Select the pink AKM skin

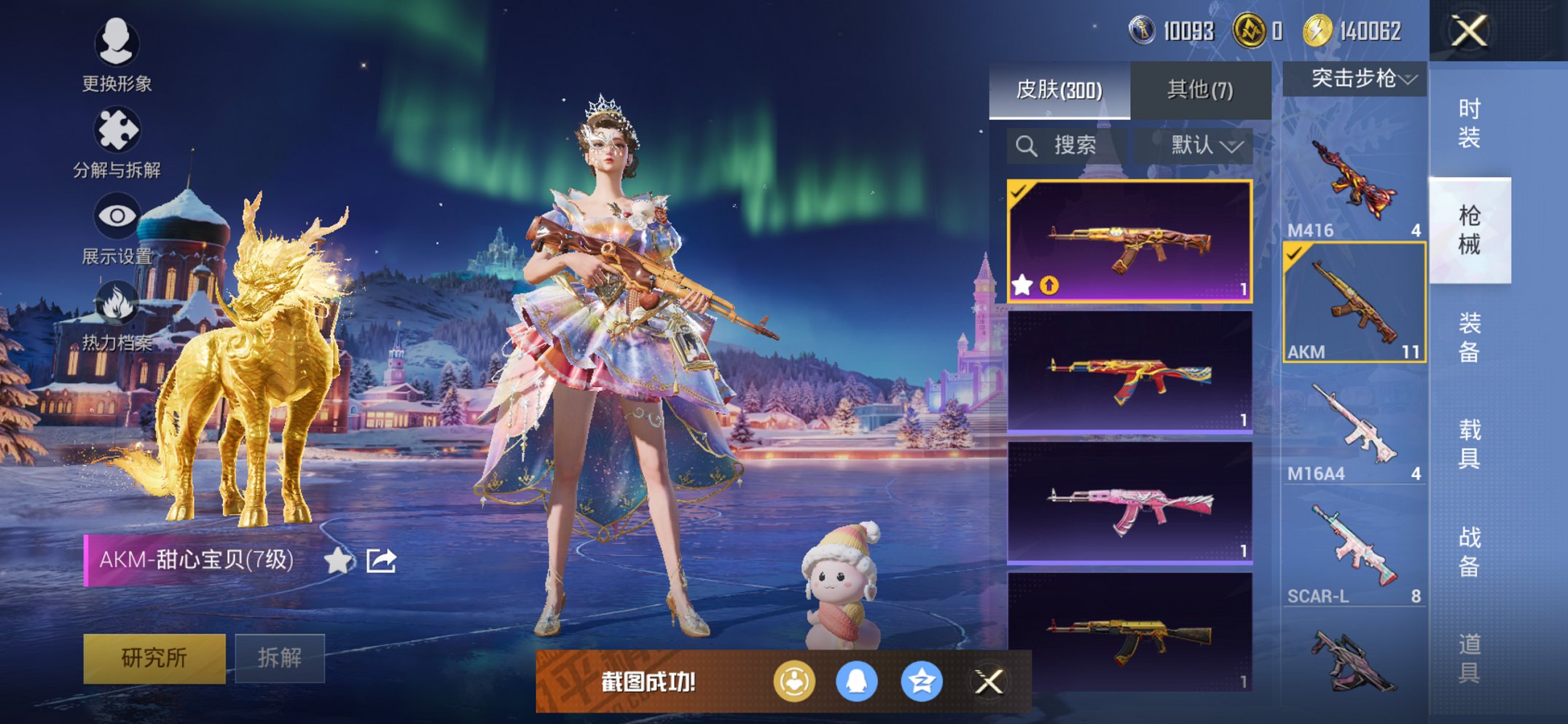pos(1129,504)
